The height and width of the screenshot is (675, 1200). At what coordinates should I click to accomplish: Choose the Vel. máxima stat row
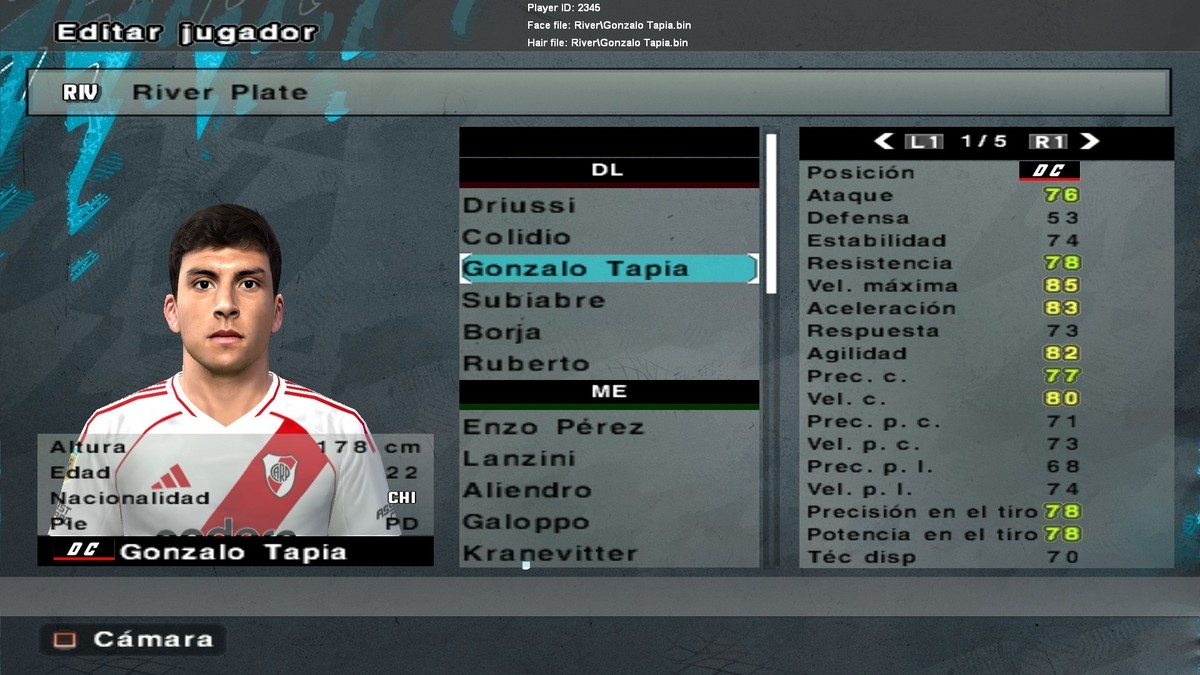pyautogui.click(x=986, y=285)
